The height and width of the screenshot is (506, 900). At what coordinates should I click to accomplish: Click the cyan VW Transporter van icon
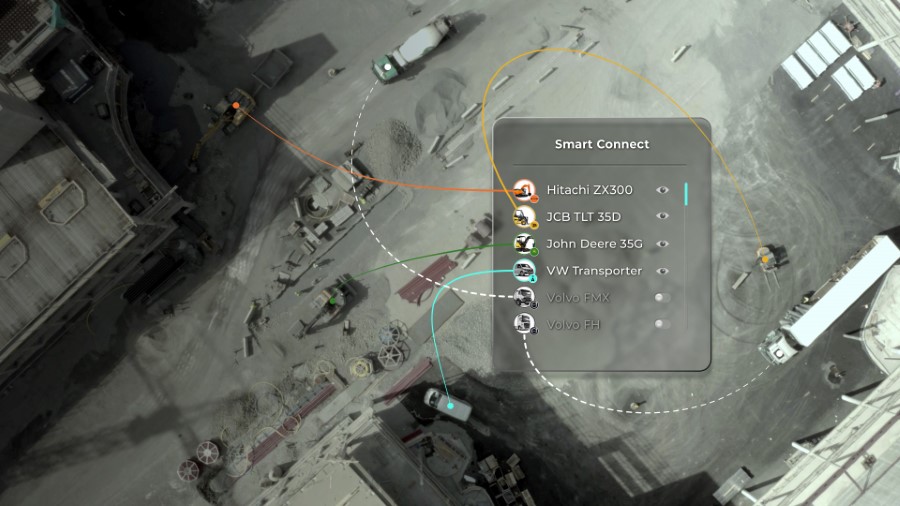(x=524, y=271)
